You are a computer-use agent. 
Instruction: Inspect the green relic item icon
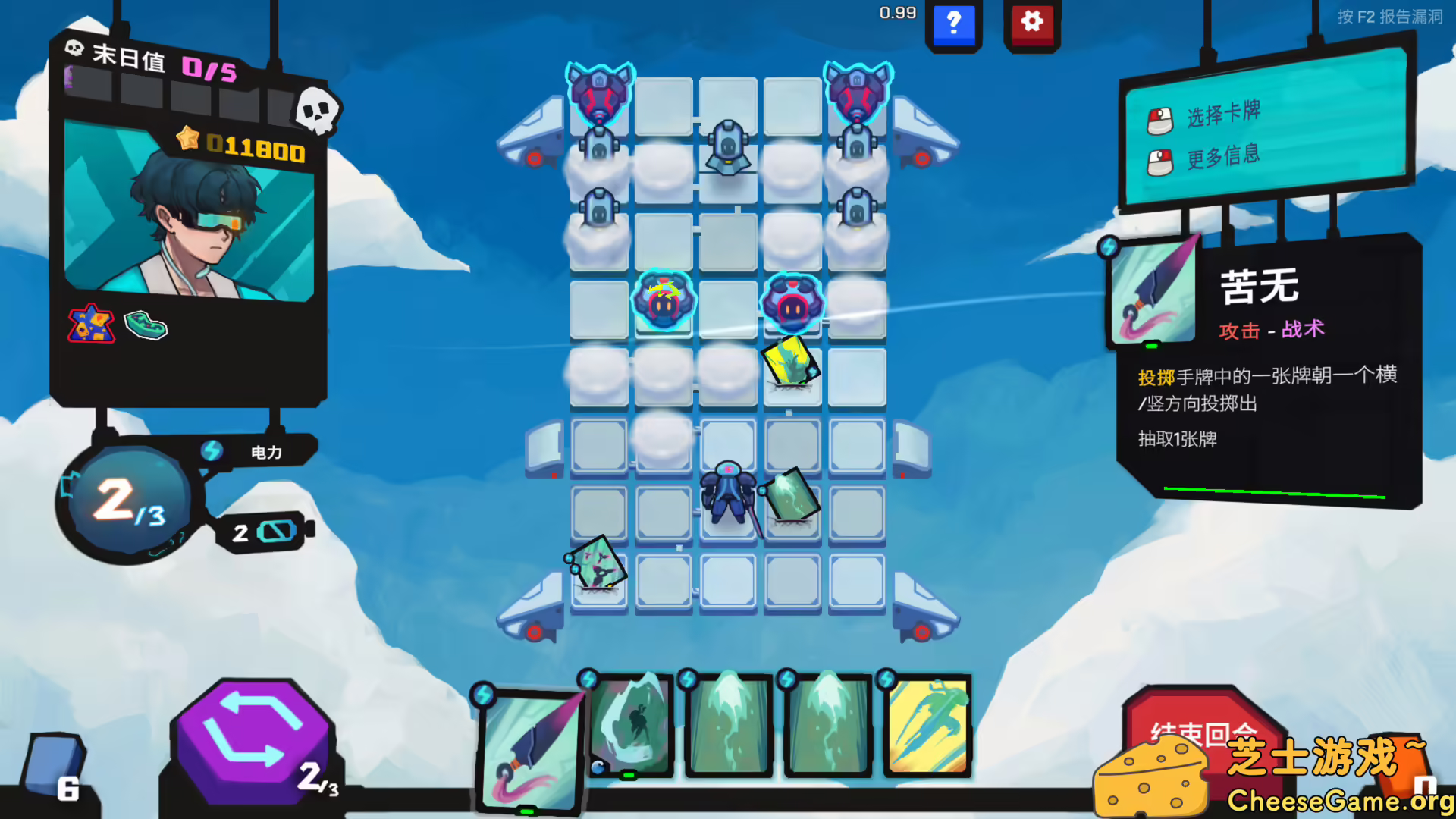pyautogui.click(x=146, y=326)
